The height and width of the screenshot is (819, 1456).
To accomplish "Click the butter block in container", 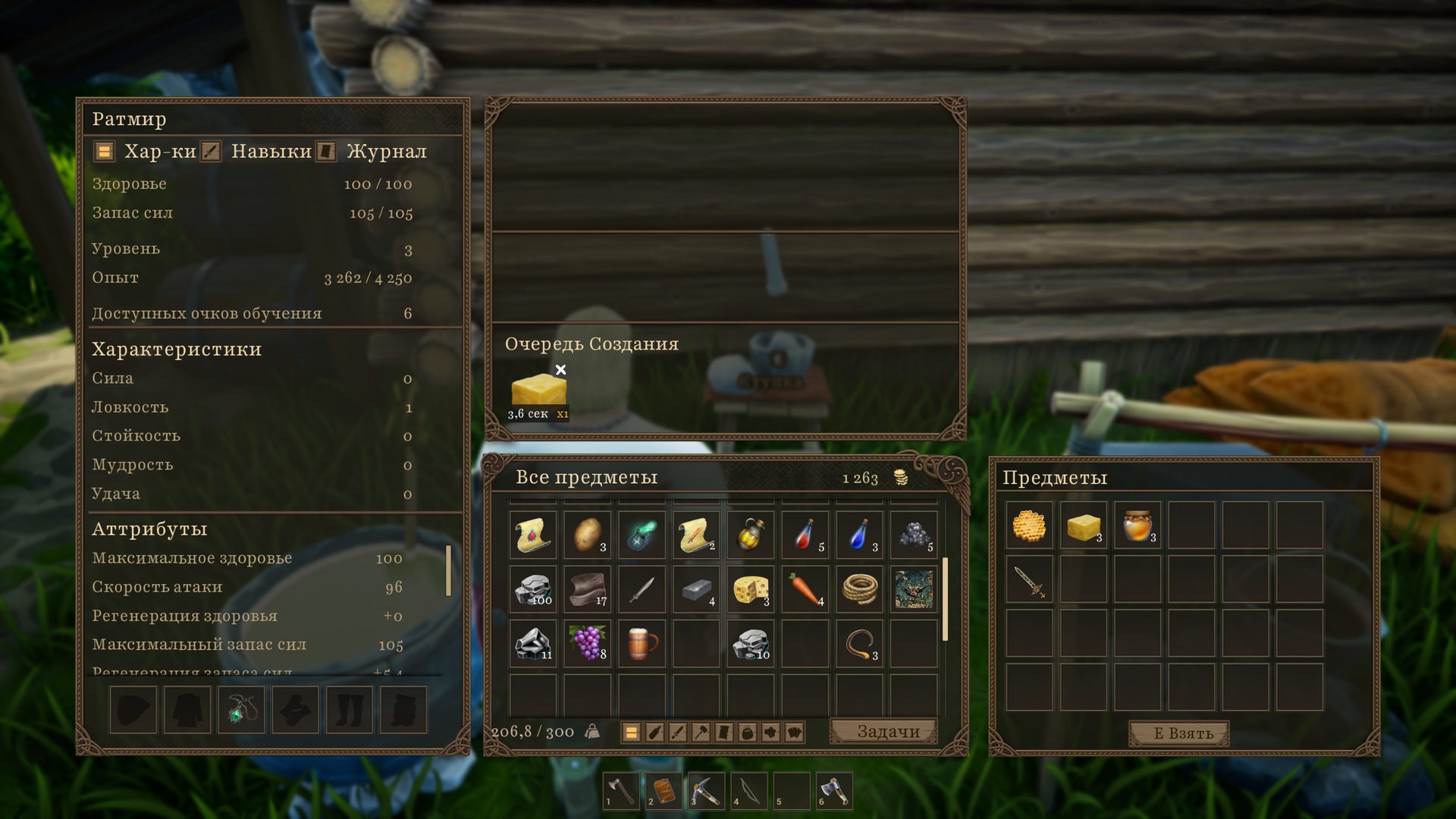I will pos(1083,526).
